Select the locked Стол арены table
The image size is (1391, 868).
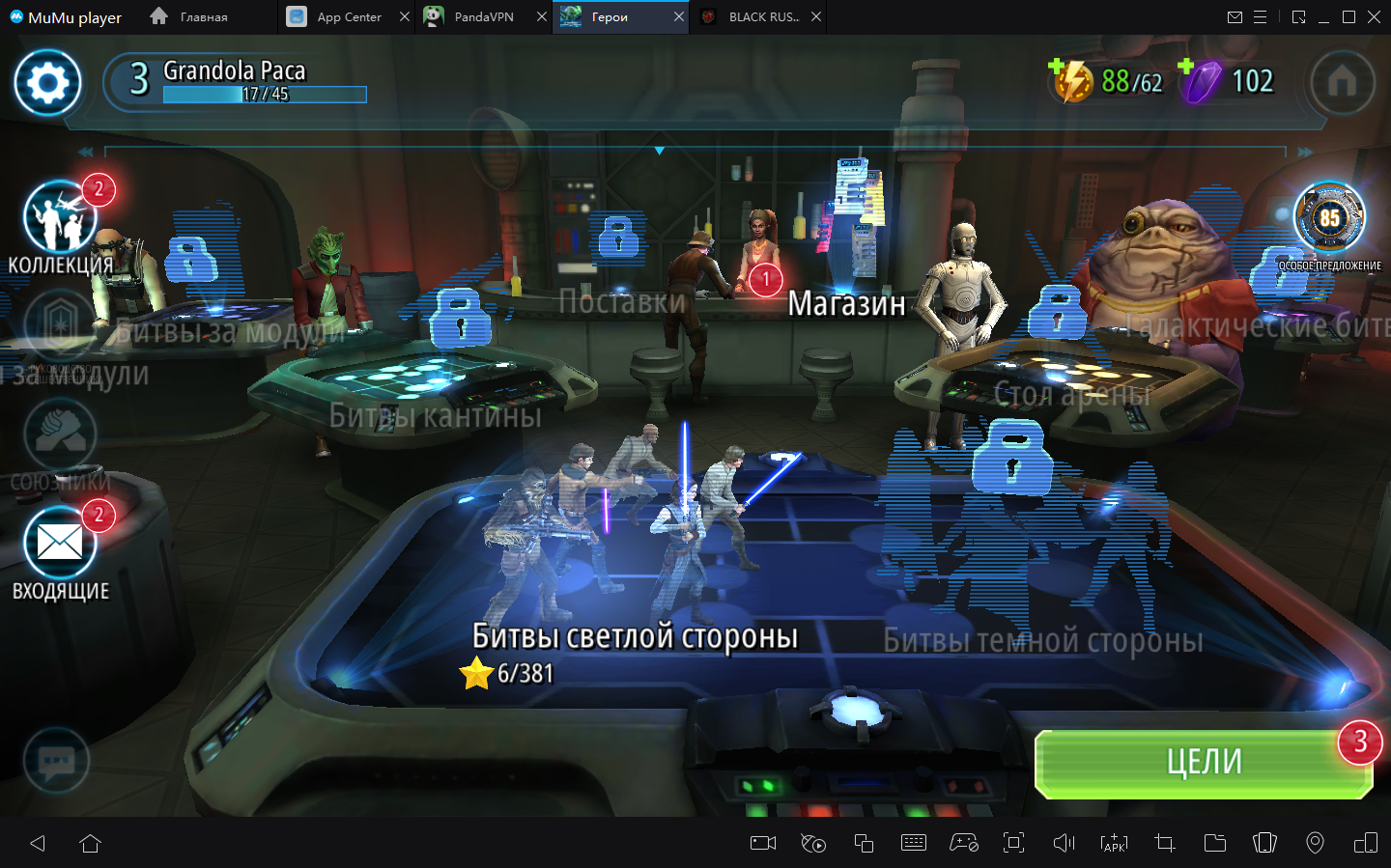coord(1070,394)
